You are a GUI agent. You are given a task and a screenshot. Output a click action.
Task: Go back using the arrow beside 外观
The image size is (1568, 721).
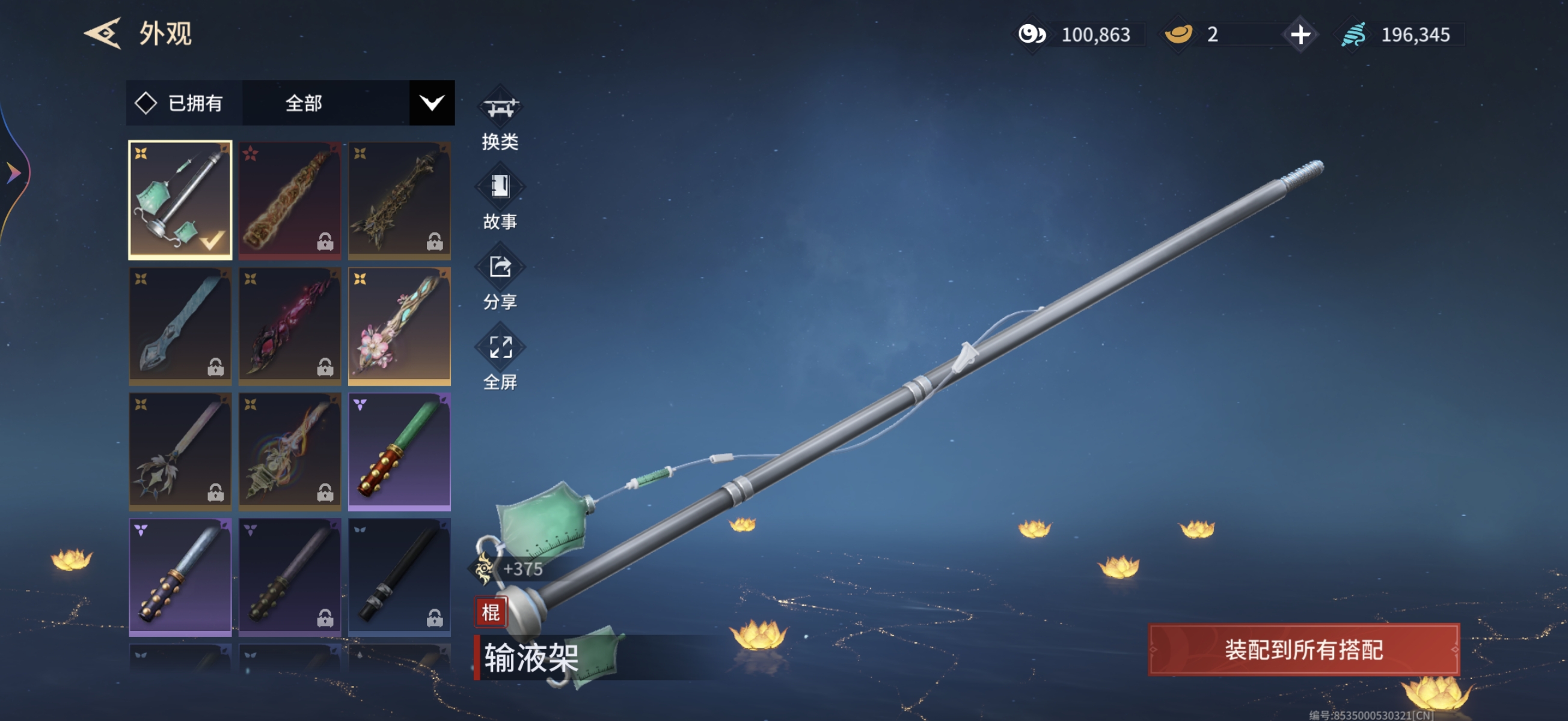click(x=102, y=33)
